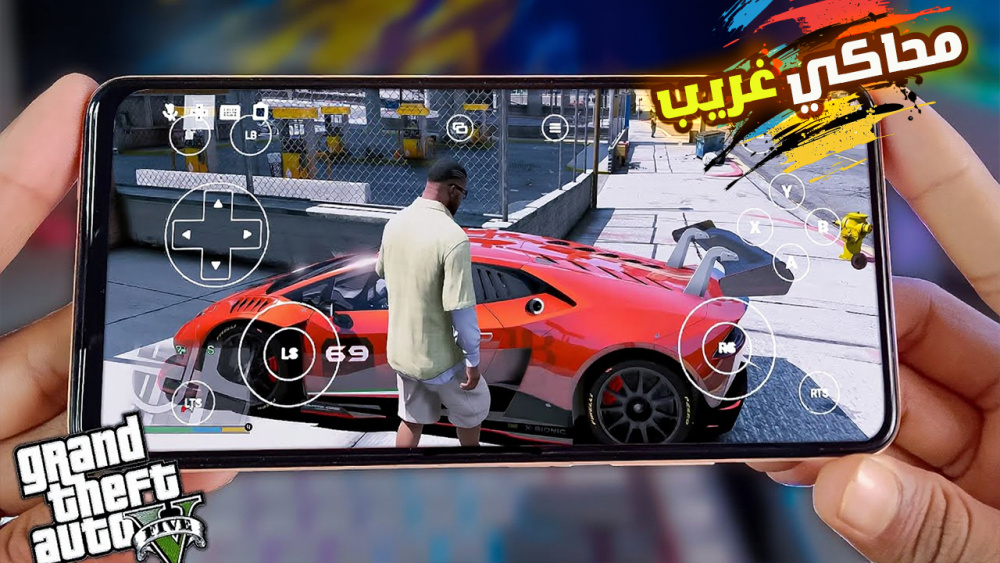
Task: Tap the A touch button
Action: (x=791, y=262)
